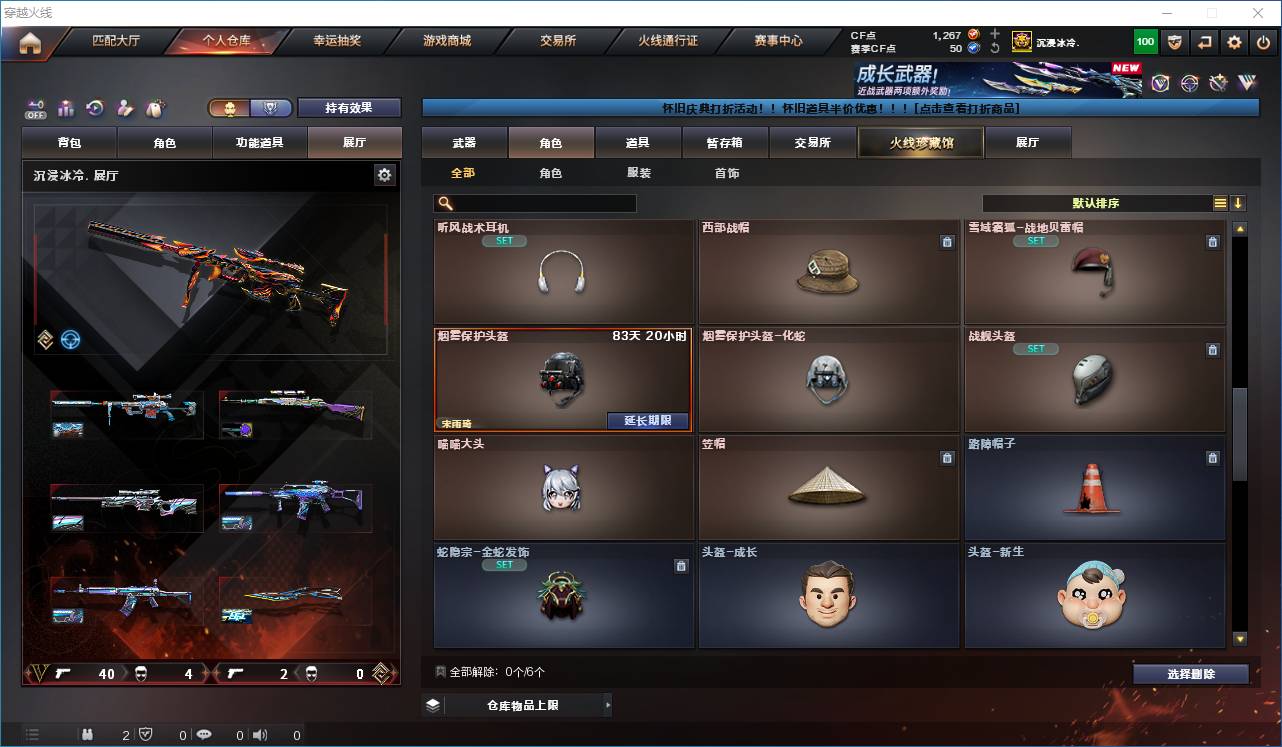1282x747 pixels.
Task: Click the shield badge icon in top bar
Action: pos(1175,41)
